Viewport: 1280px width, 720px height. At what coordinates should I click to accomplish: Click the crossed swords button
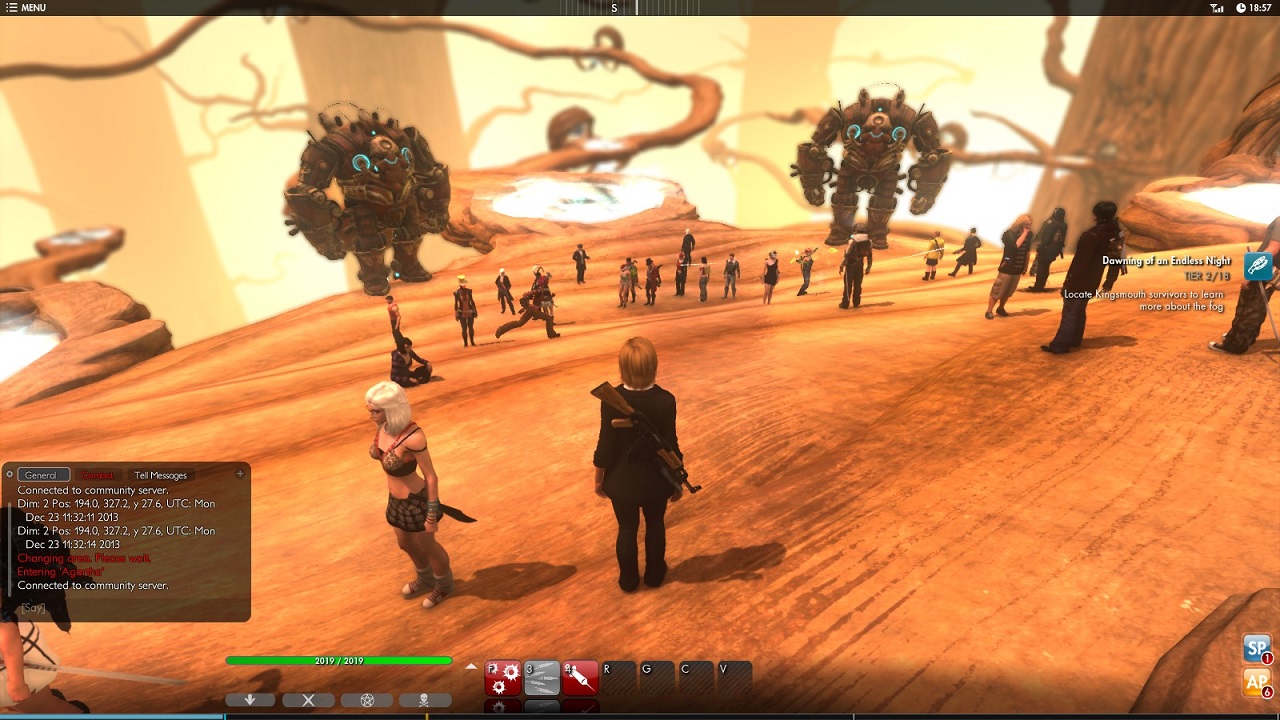point(308,700)
